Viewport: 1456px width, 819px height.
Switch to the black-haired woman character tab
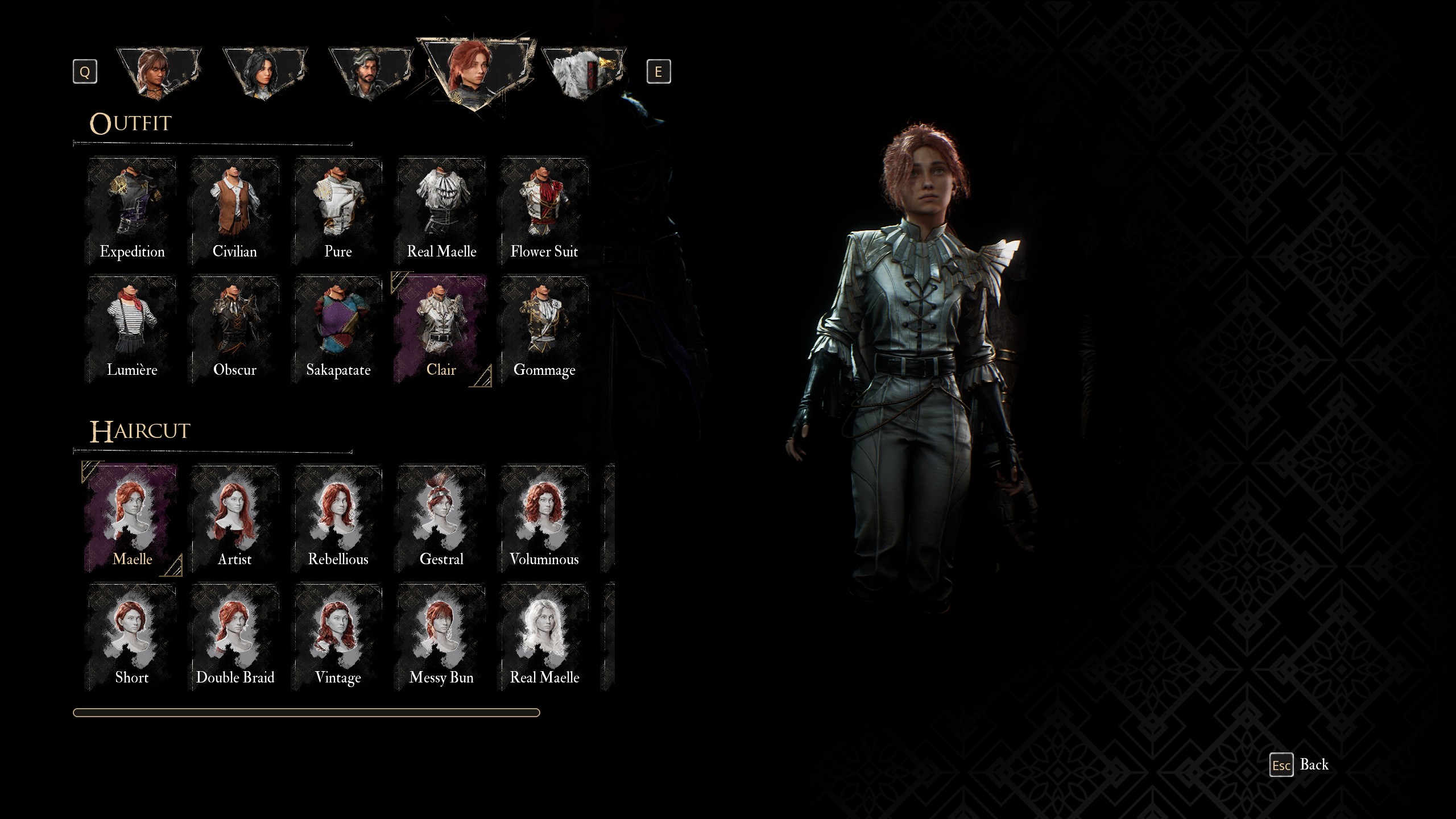(264, 74)
